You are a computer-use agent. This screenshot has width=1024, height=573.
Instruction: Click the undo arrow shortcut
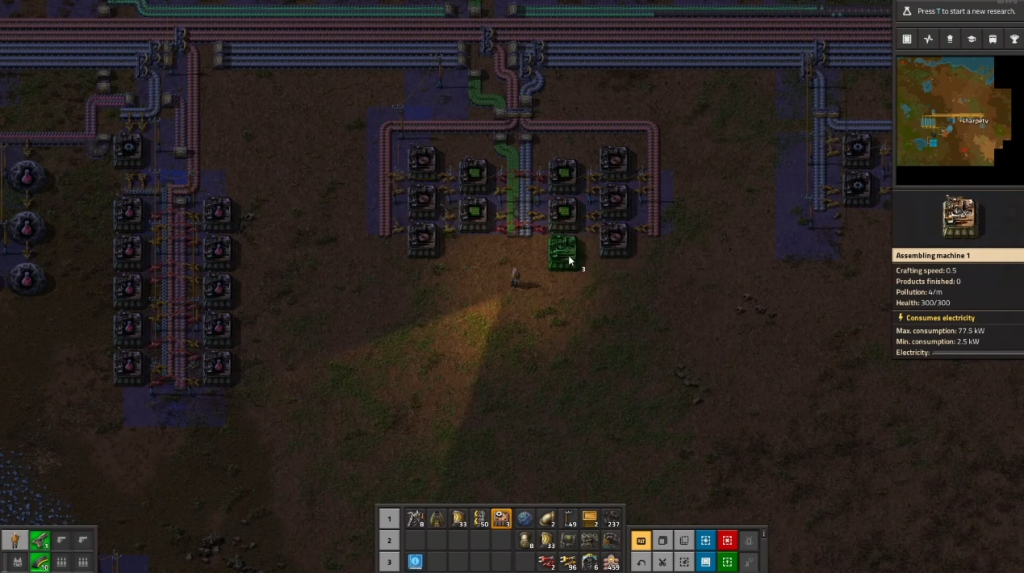[640, 562]
